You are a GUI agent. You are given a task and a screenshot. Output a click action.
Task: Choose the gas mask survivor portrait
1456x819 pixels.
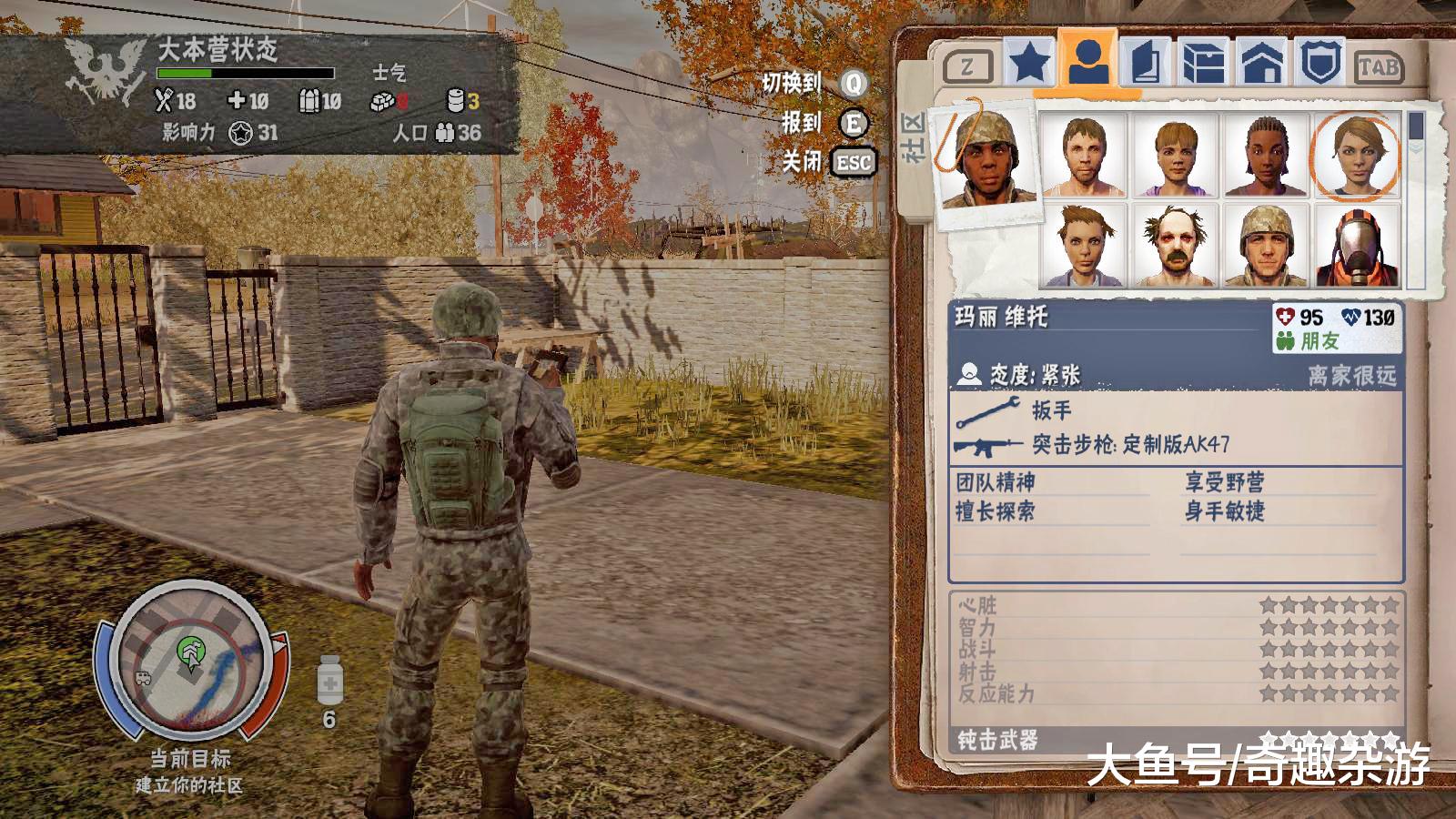coord(1356,245)
